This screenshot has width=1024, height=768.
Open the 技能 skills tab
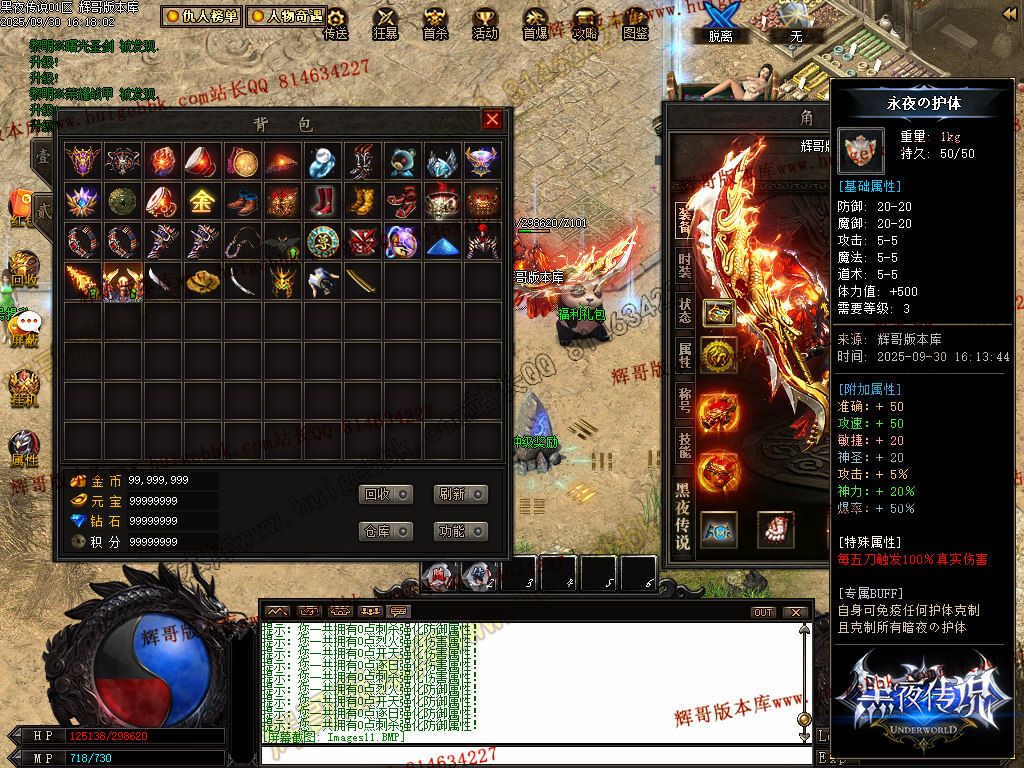point(684,444)
